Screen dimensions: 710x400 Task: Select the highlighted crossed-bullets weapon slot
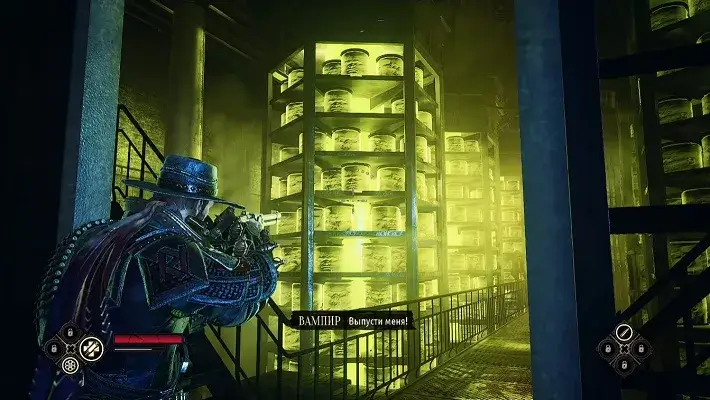pos(91,348)
